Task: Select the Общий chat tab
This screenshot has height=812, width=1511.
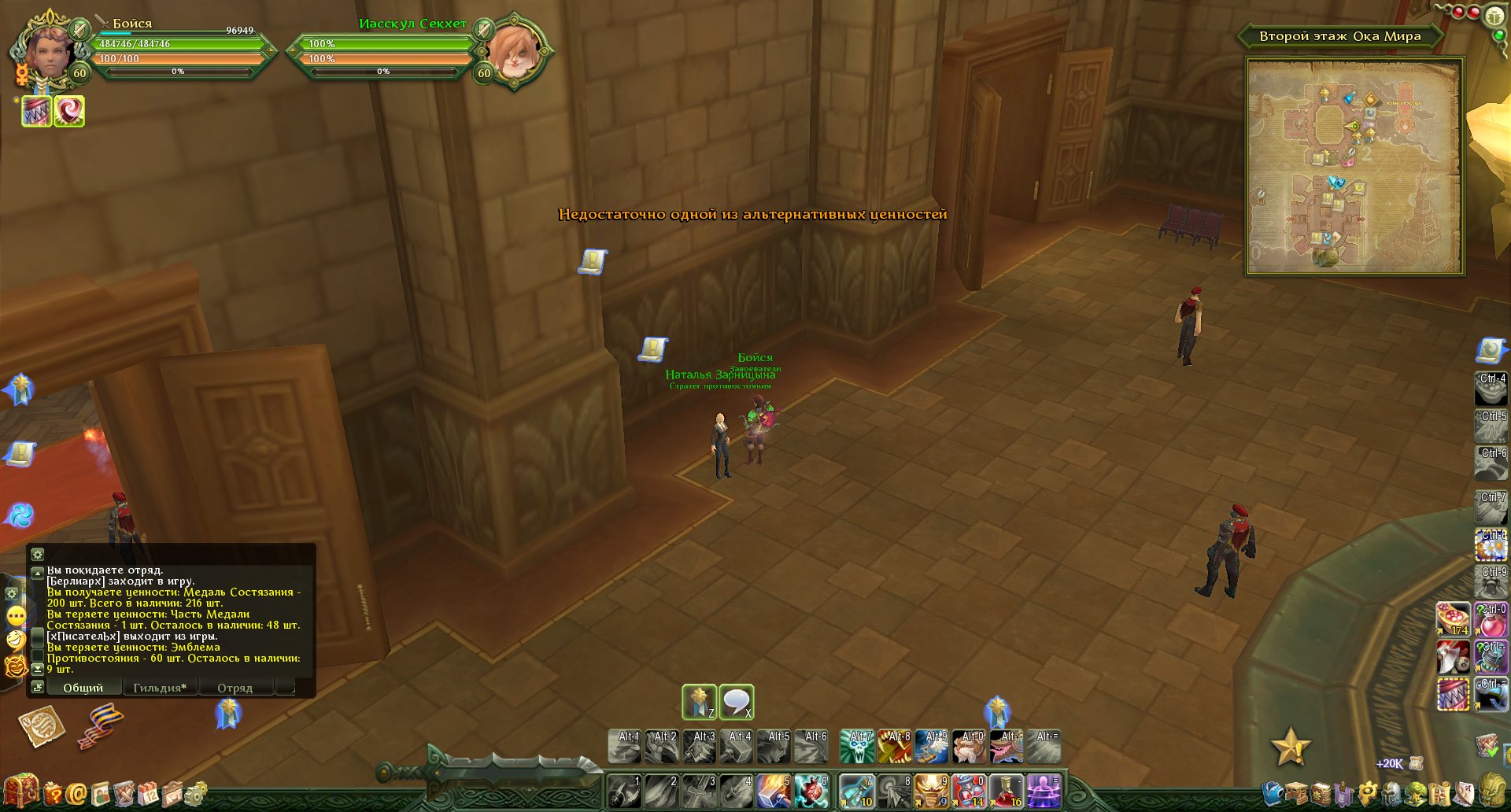Action: 83,688
